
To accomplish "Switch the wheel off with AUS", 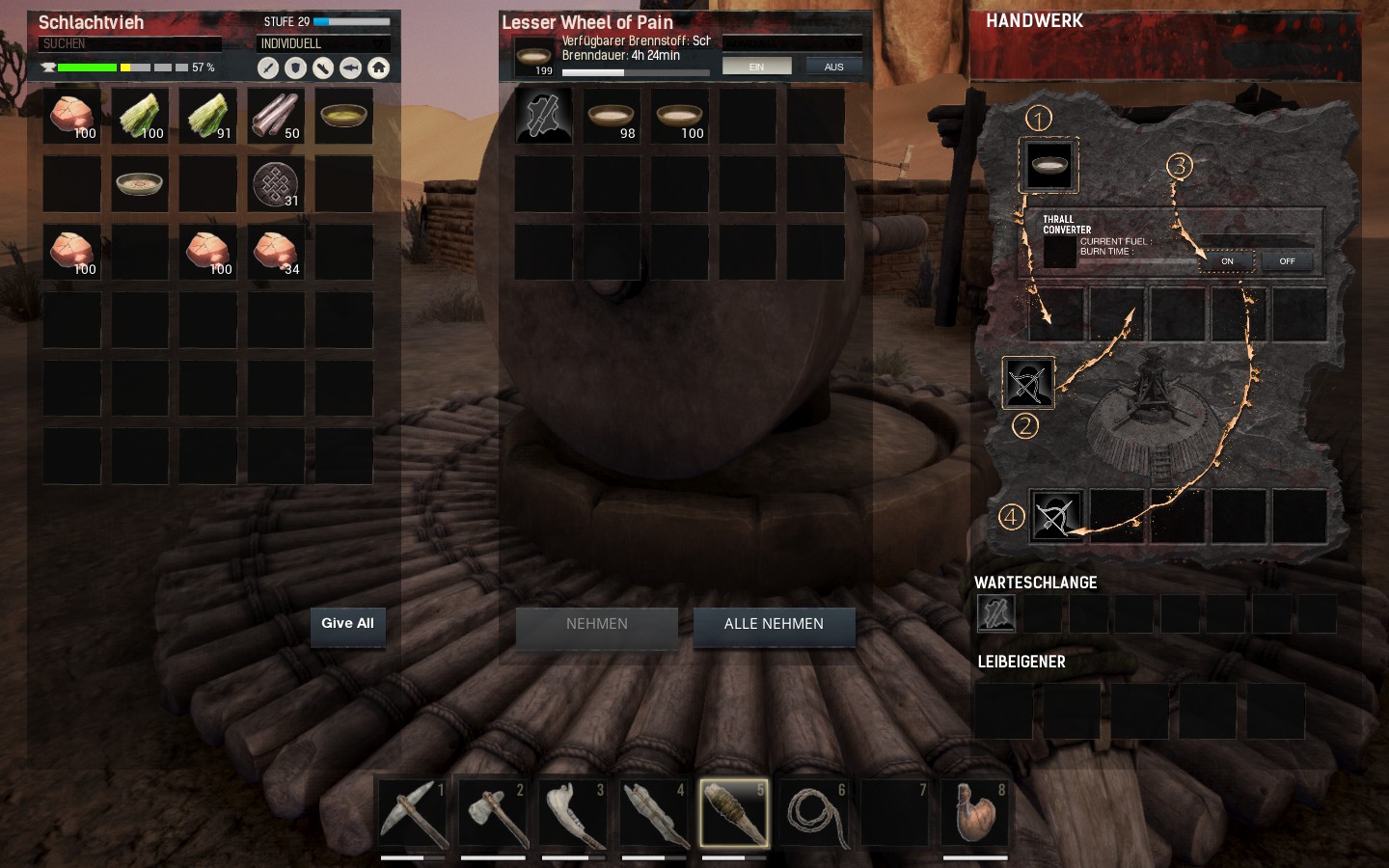I will click(x=833, y=67).
